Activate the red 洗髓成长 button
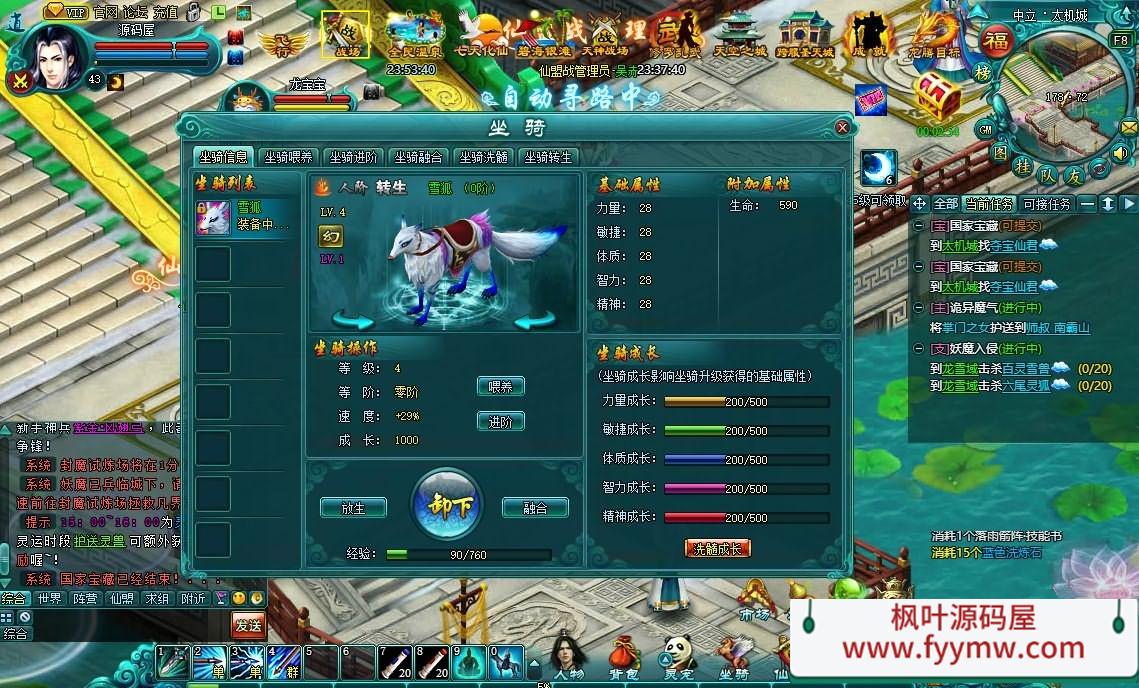 [x=717, y=548]
